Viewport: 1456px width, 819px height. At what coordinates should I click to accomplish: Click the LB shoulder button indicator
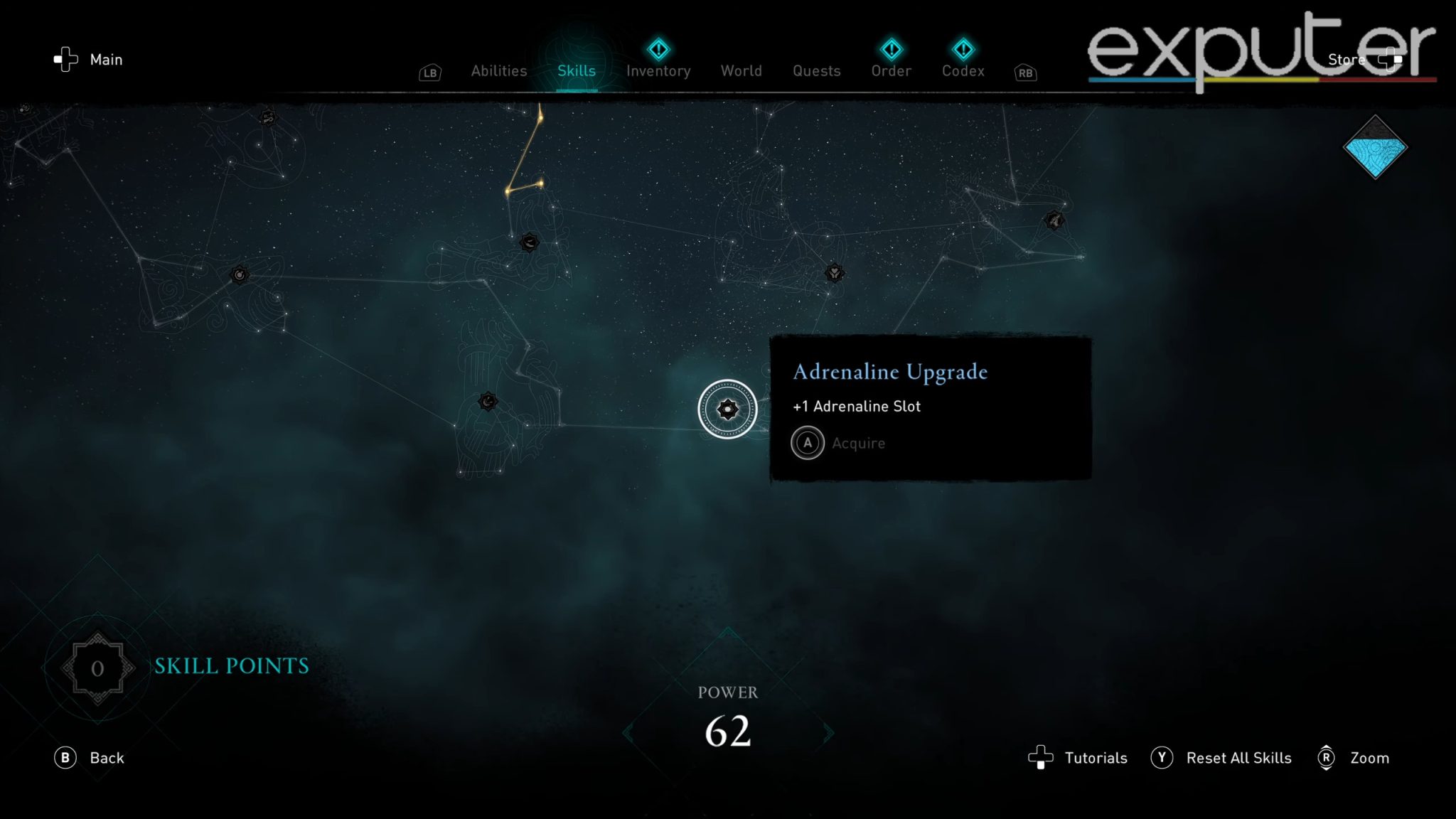pos(429,73)
